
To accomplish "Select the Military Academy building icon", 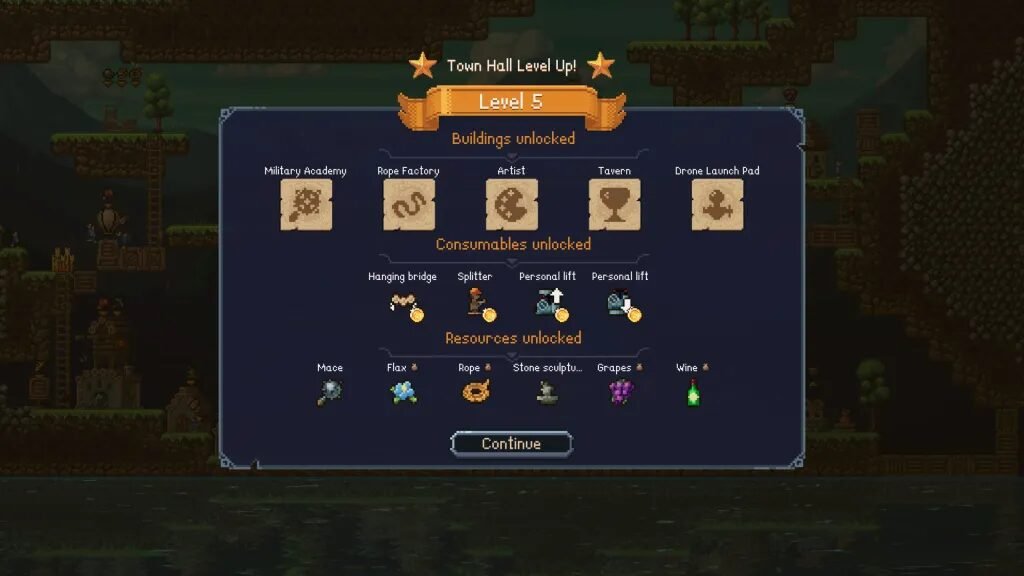I will click(306, 205).
